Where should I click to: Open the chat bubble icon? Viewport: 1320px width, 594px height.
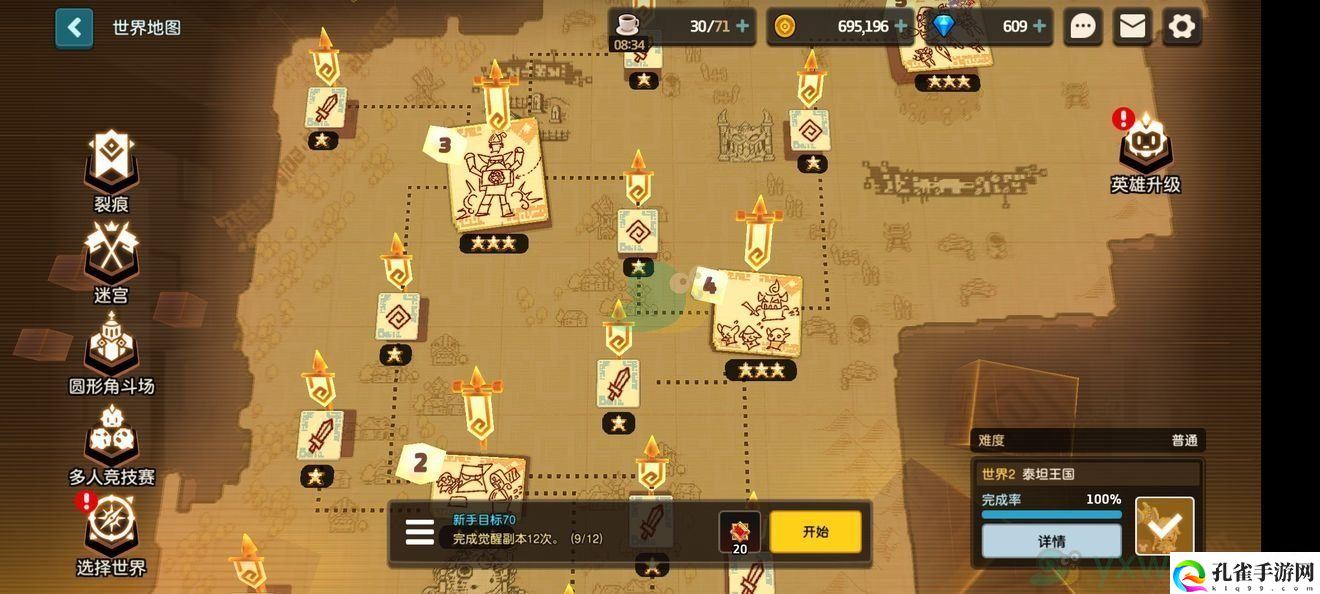tap(1083, 27)
